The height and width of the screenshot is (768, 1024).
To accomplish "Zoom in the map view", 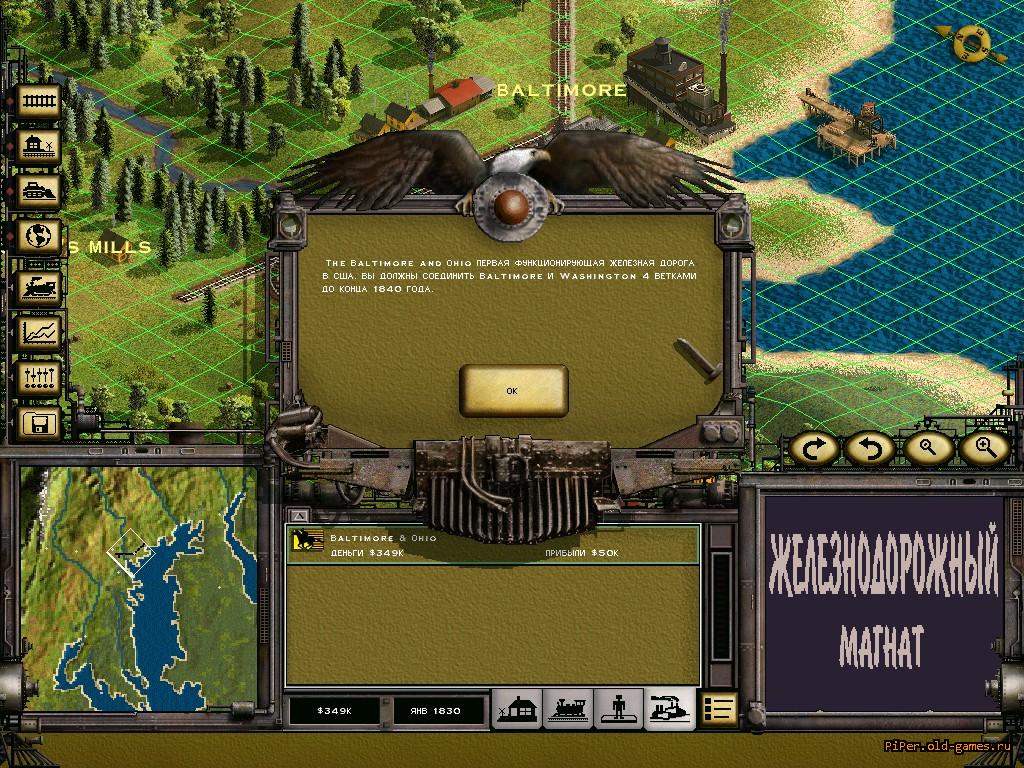I will click(984, 448).
